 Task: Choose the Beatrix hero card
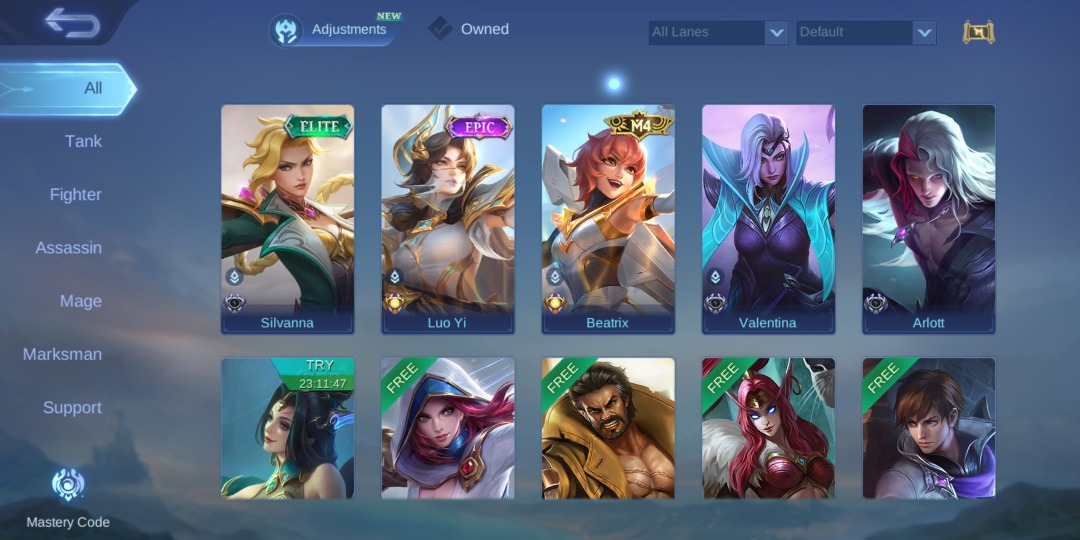(x=608, y=218)
